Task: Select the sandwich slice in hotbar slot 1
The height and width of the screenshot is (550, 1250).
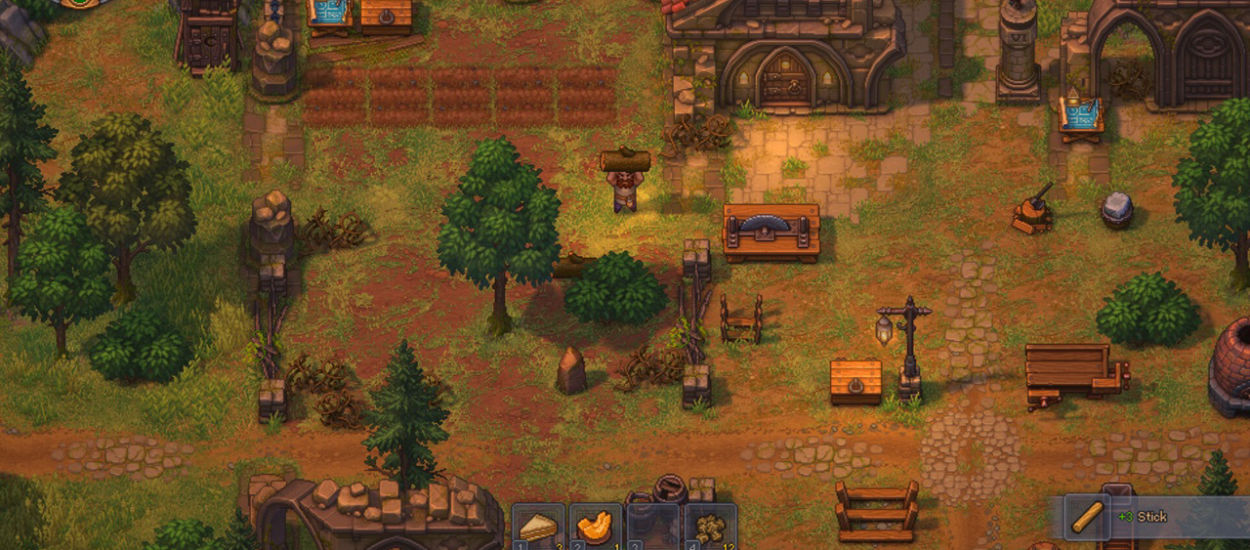Action: (538, 527)
